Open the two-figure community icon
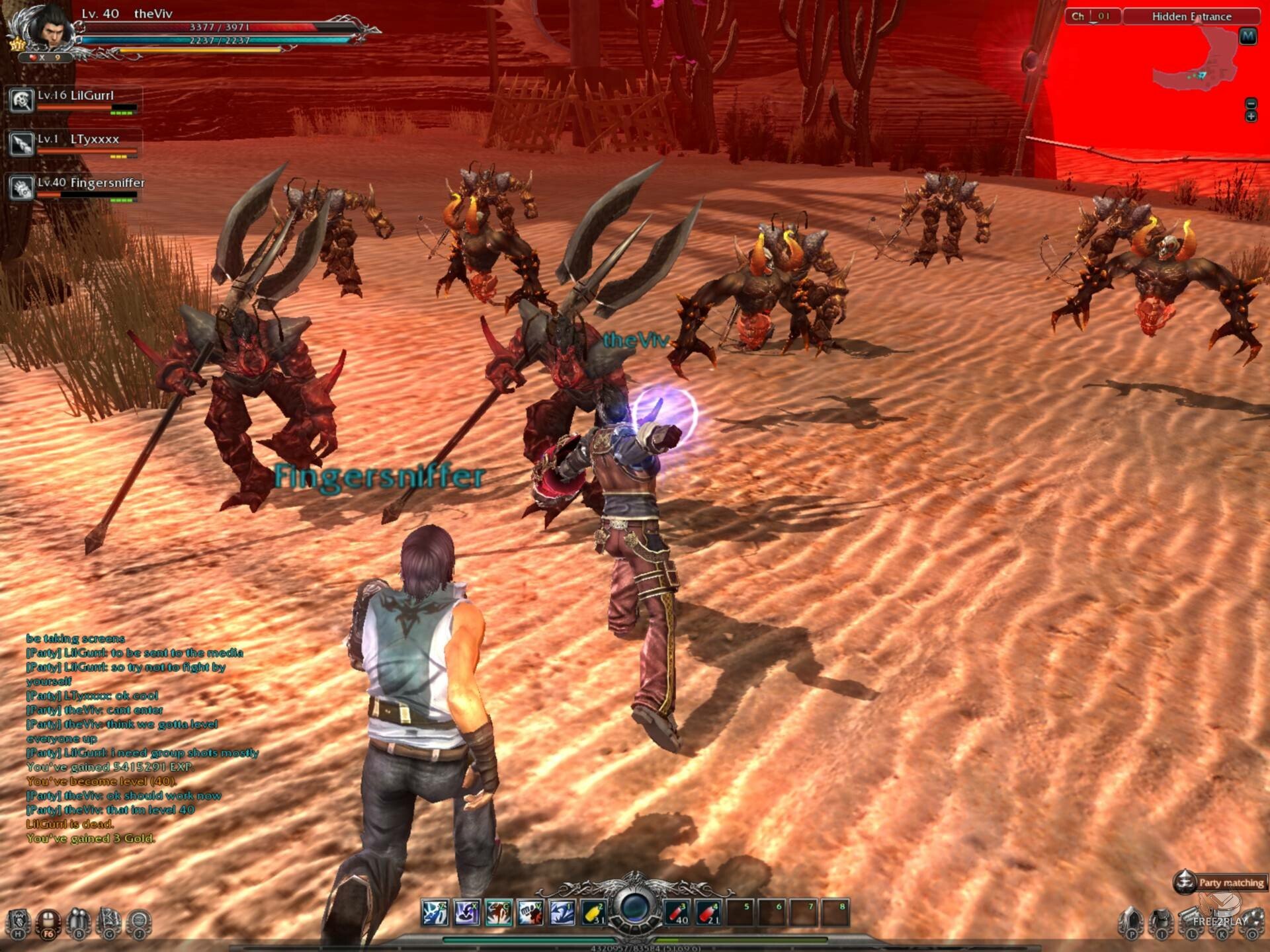This screenshot has height=952, width=1270. tap(78, 922)
